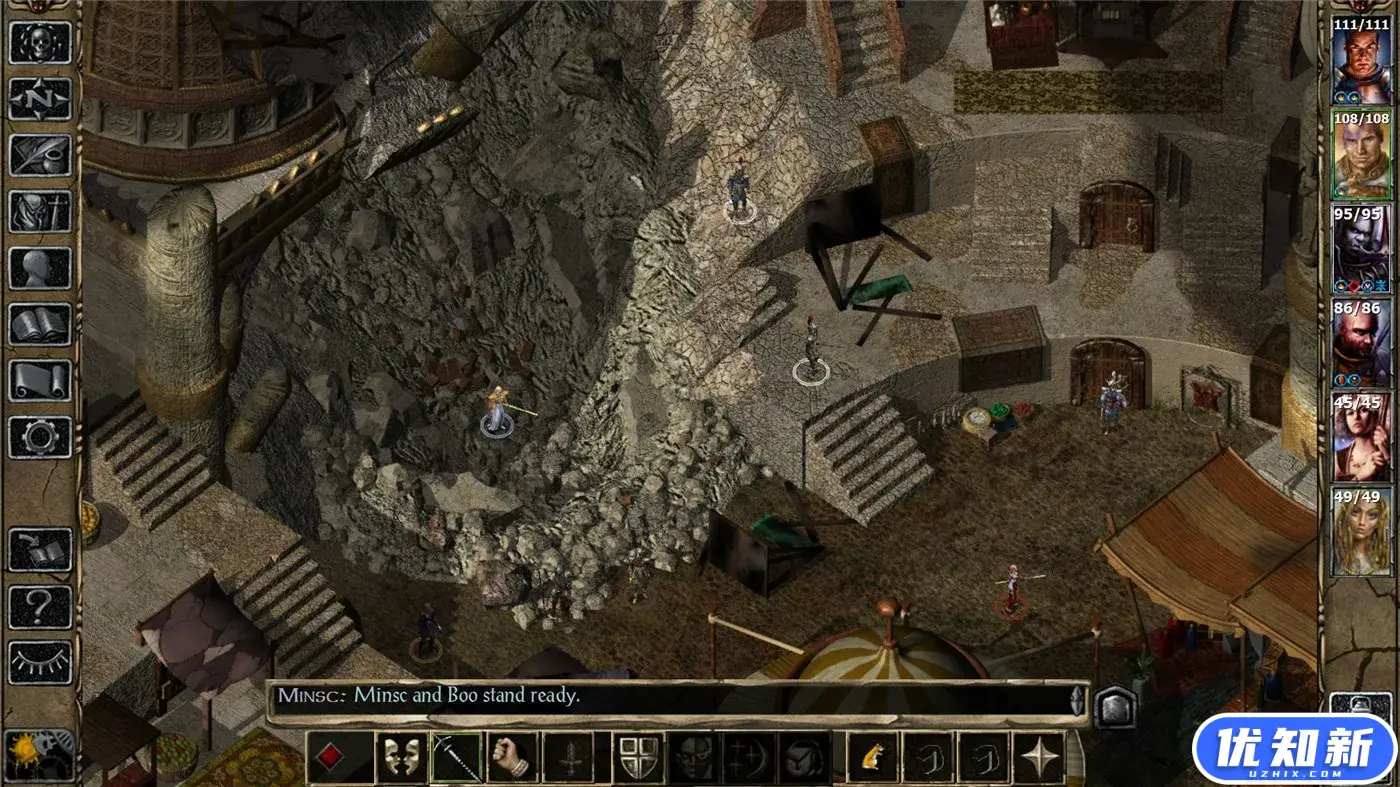Toggle the closed-eye rest button
This screenshot has width=1400, height=787.
(40, 661)
